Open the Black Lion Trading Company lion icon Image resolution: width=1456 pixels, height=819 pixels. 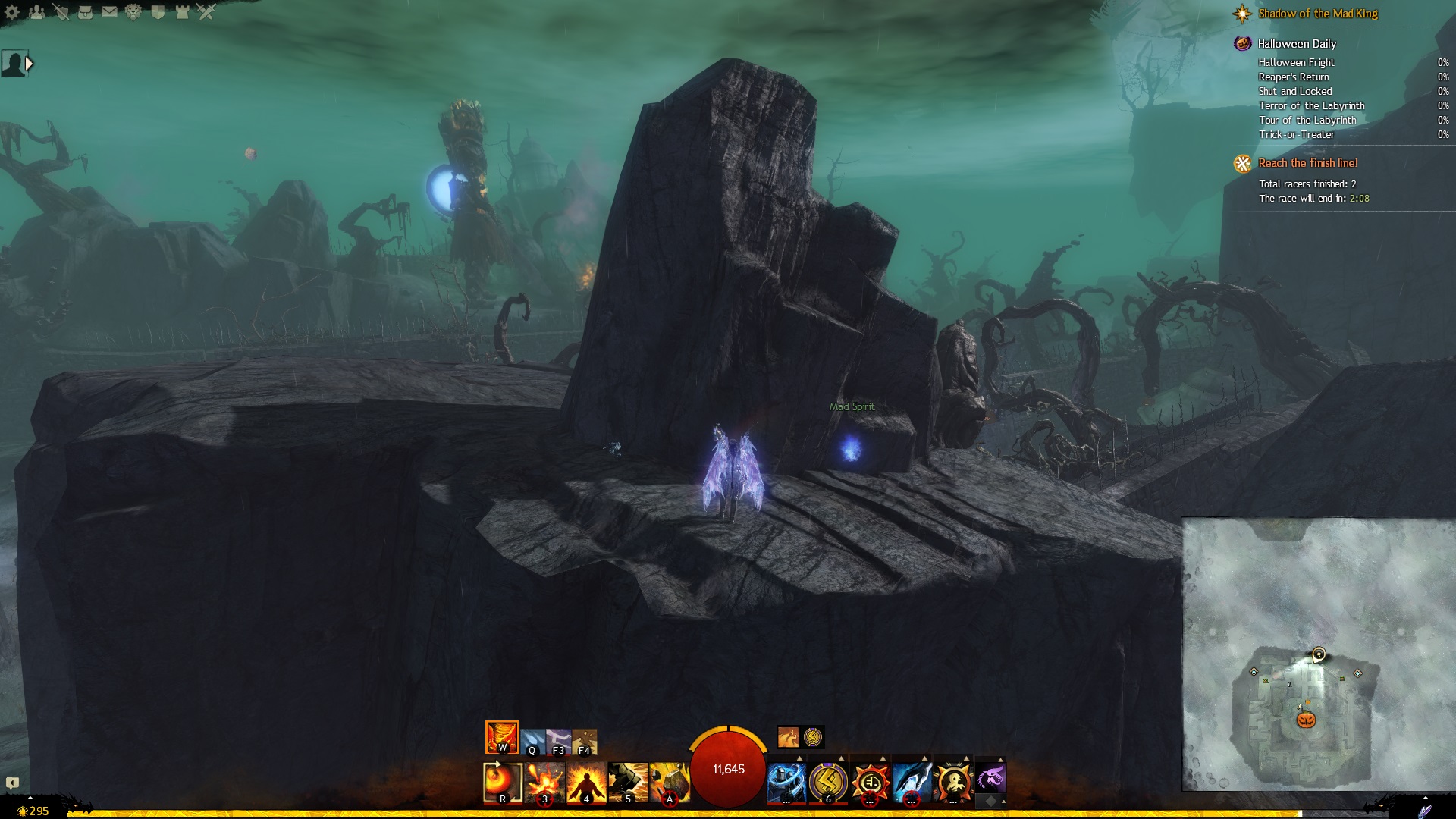pyautogui.click(x=133, y=12)
